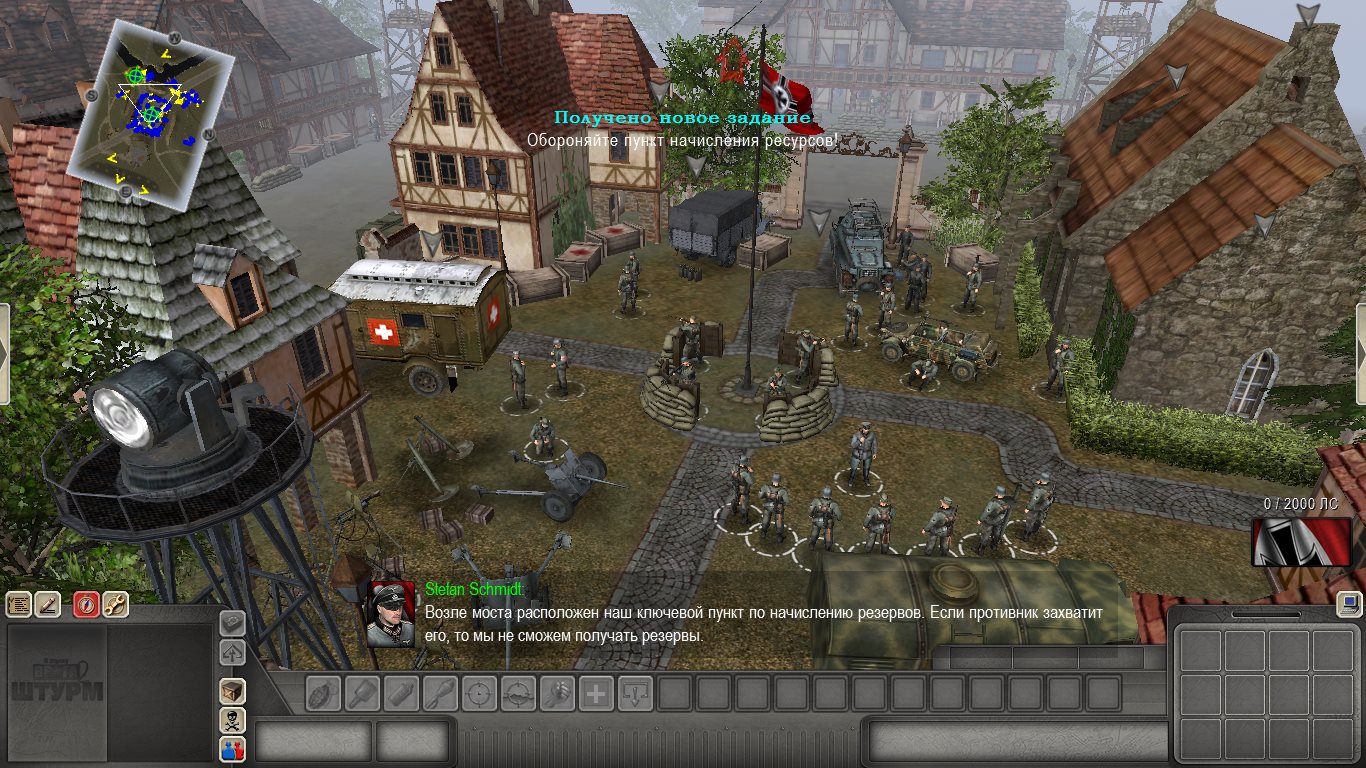Toggle the red compass icon

coord(87,604)
